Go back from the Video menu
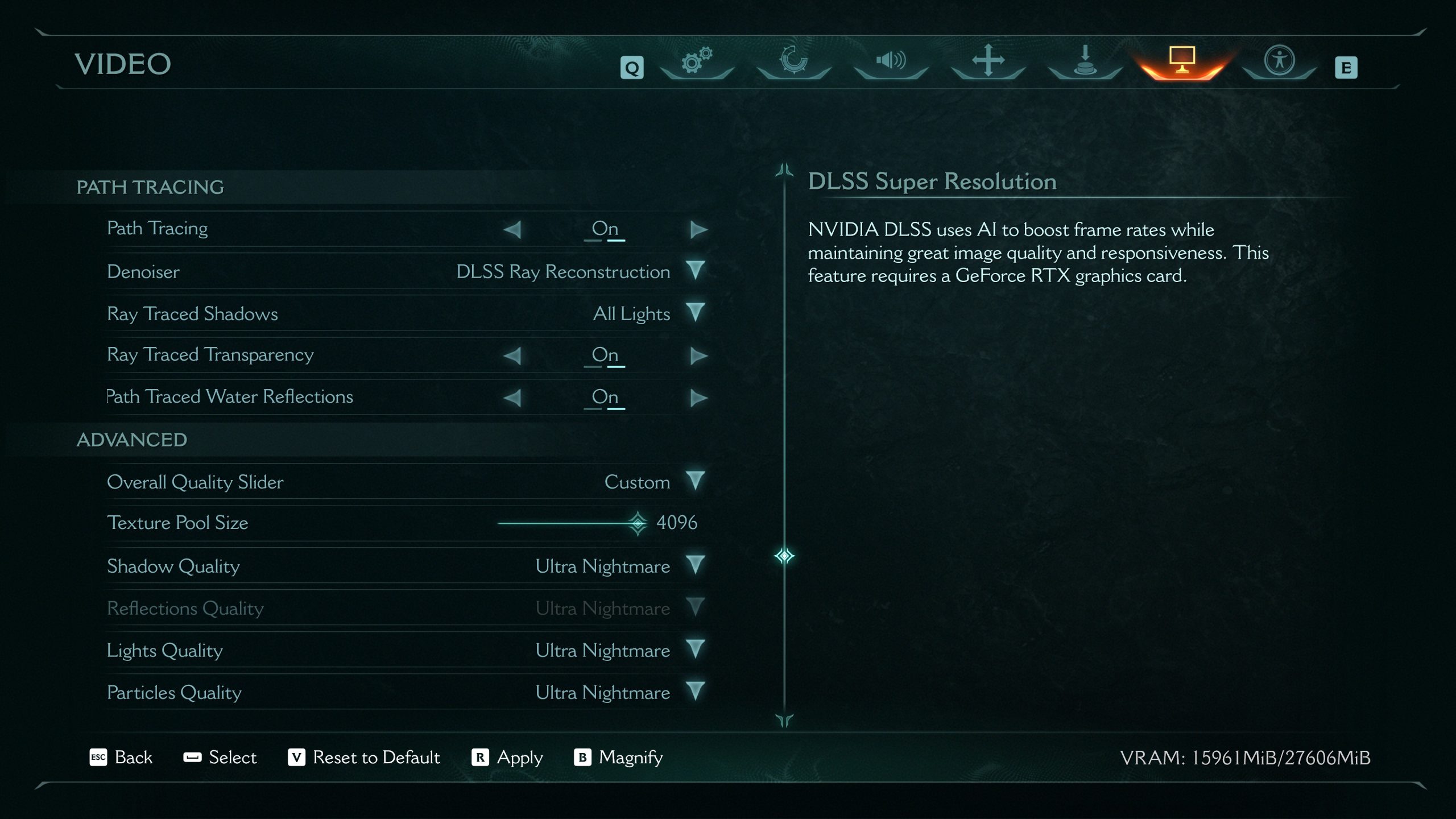The height and width of the screenshot is (819, 1456). point(122,758)
